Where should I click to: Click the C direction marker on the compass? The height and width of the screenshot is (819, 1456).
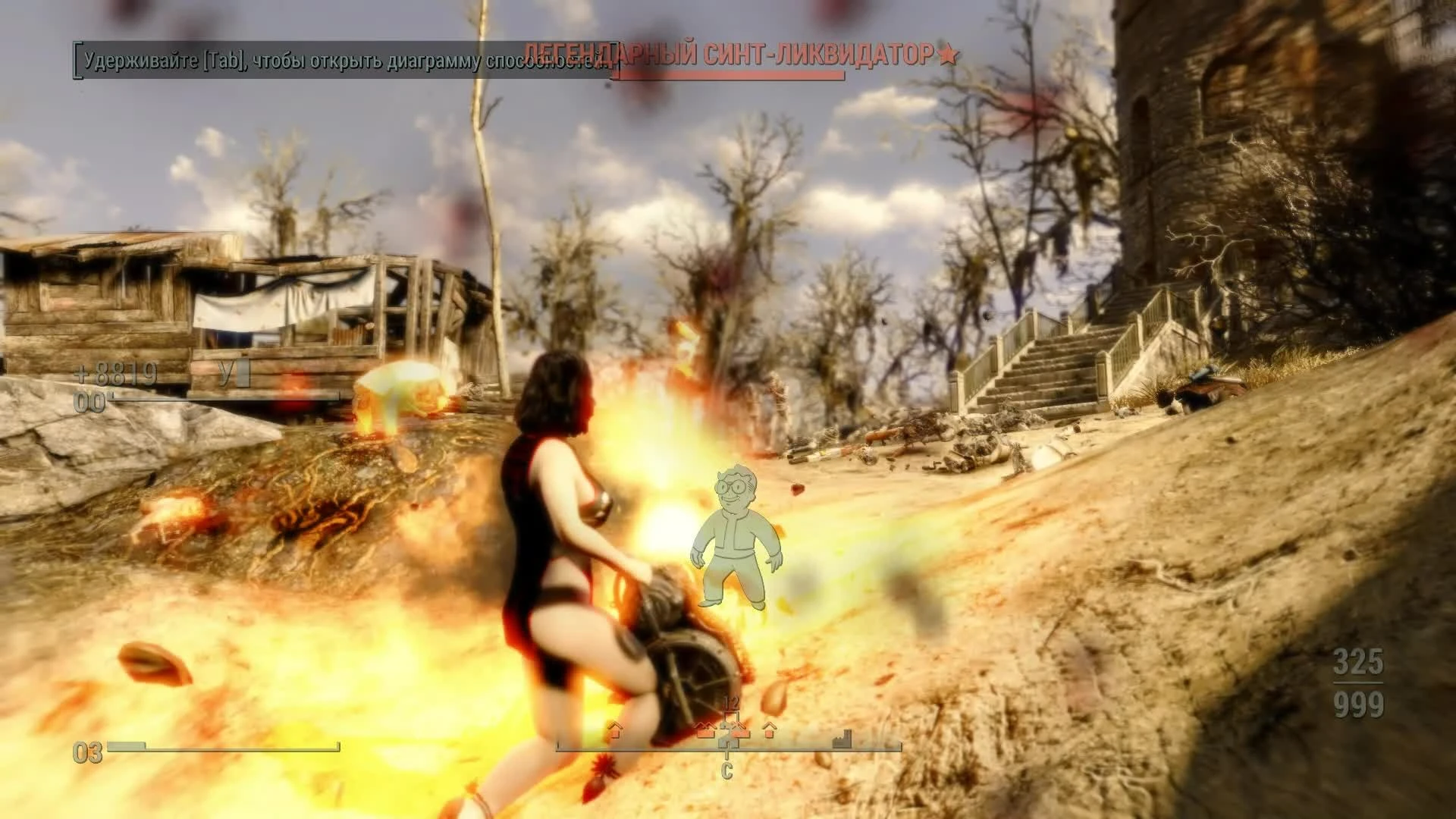tap(728, 769)
